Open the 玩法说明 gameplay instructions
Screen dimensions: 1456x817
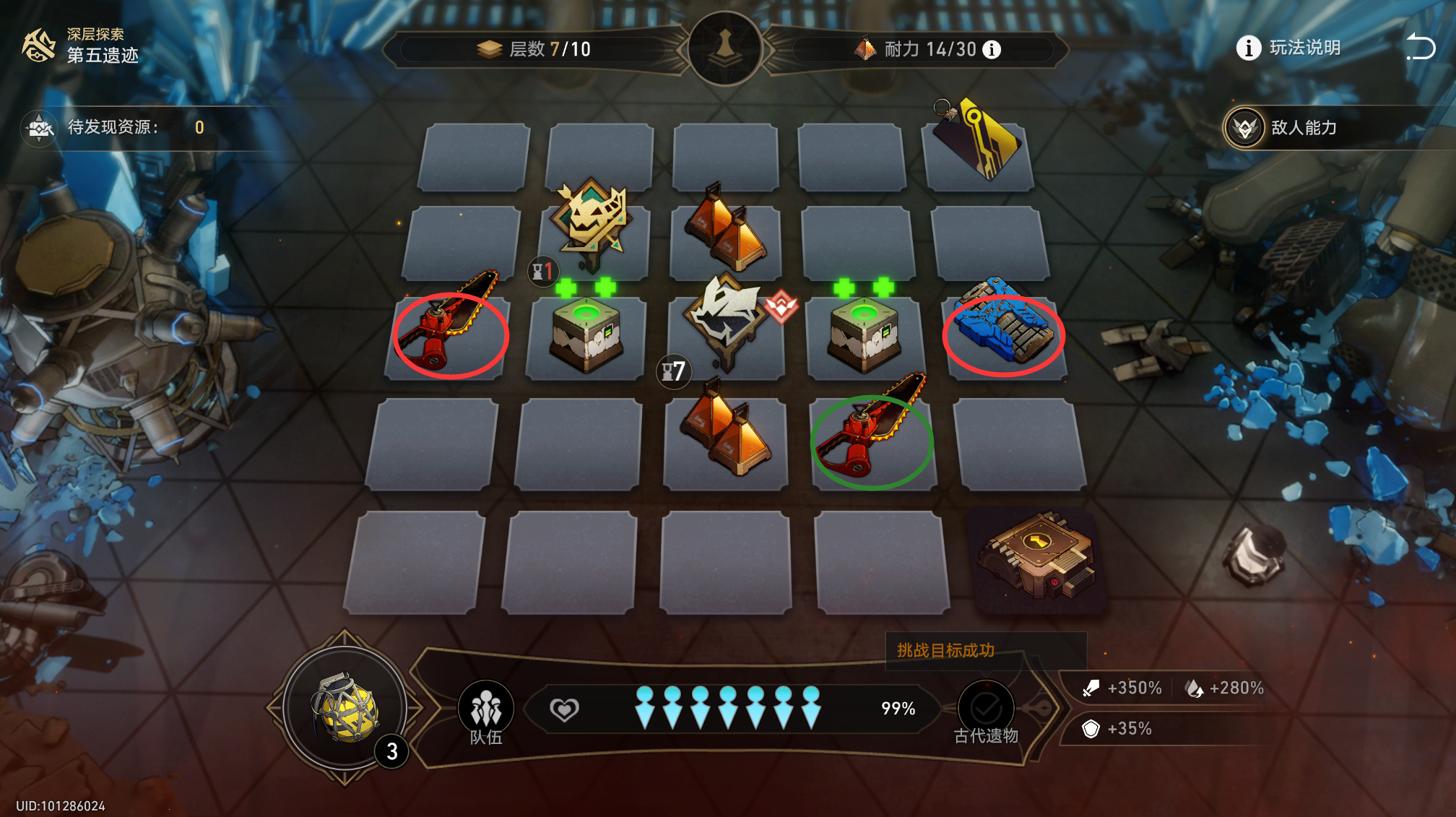coord(1290,48)
